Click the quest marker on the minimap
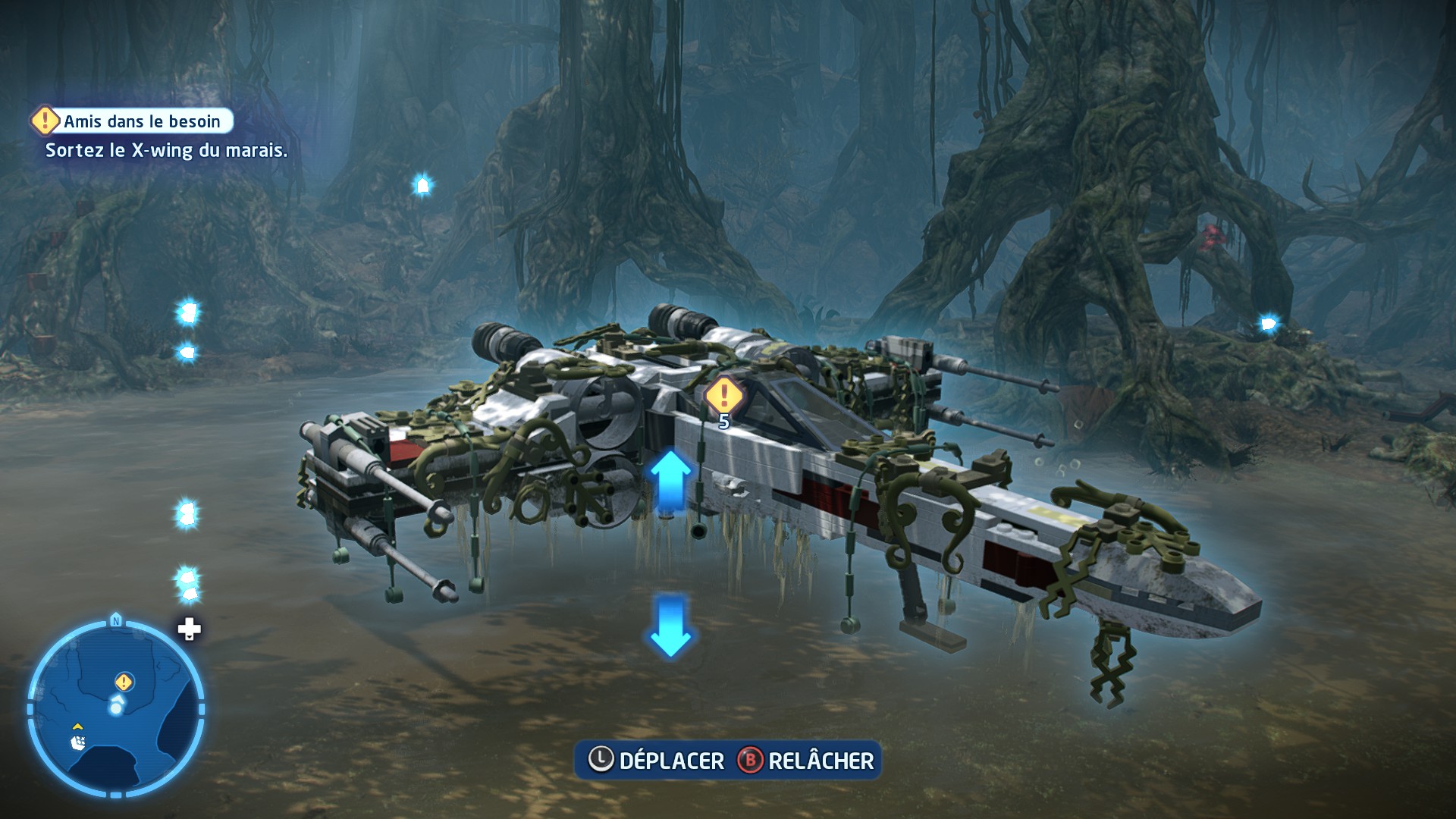Viewport: 1456px width, 819px height. click(124, 682)
